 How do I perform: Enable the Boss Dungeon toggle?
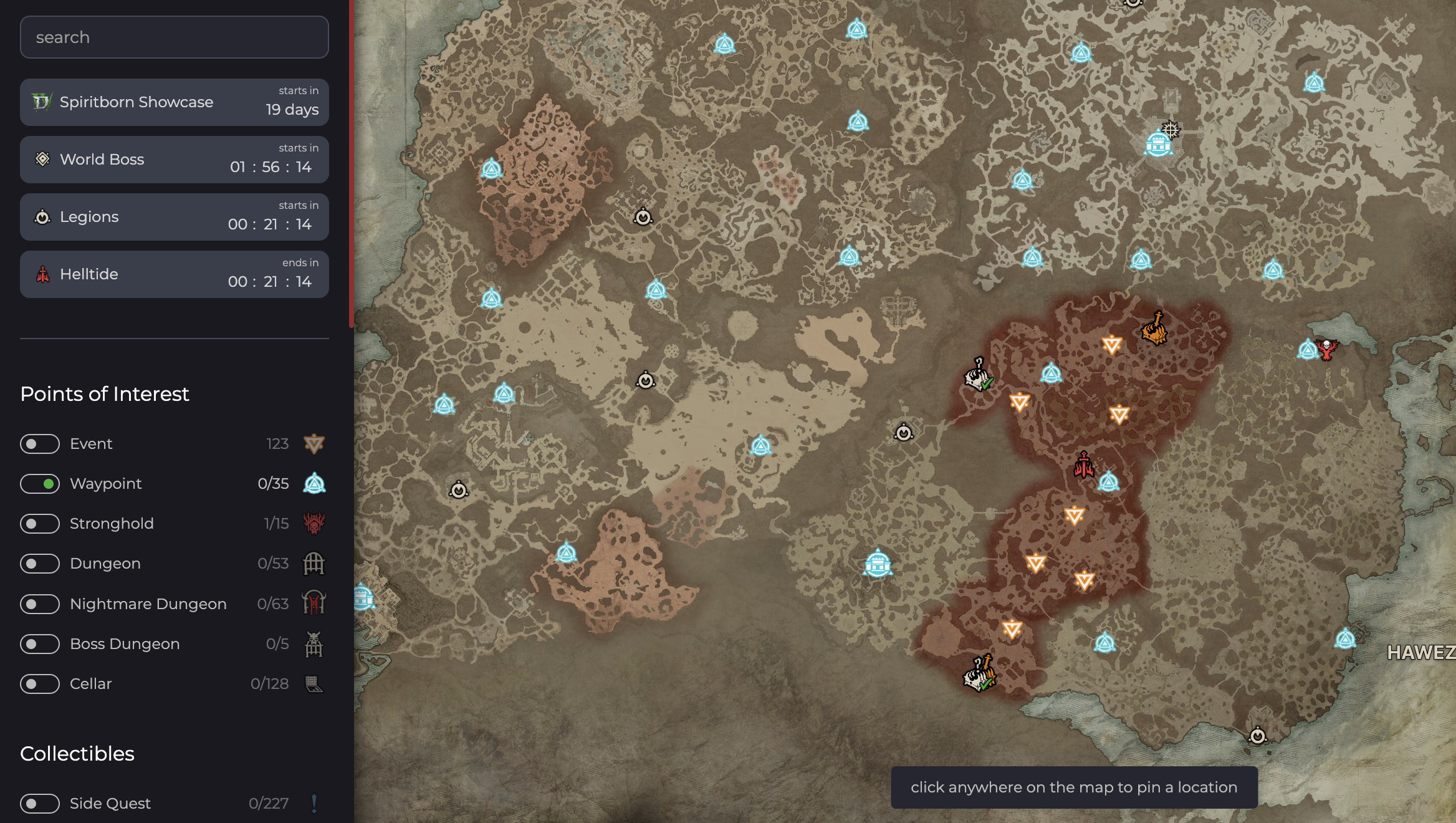point(40,643)
